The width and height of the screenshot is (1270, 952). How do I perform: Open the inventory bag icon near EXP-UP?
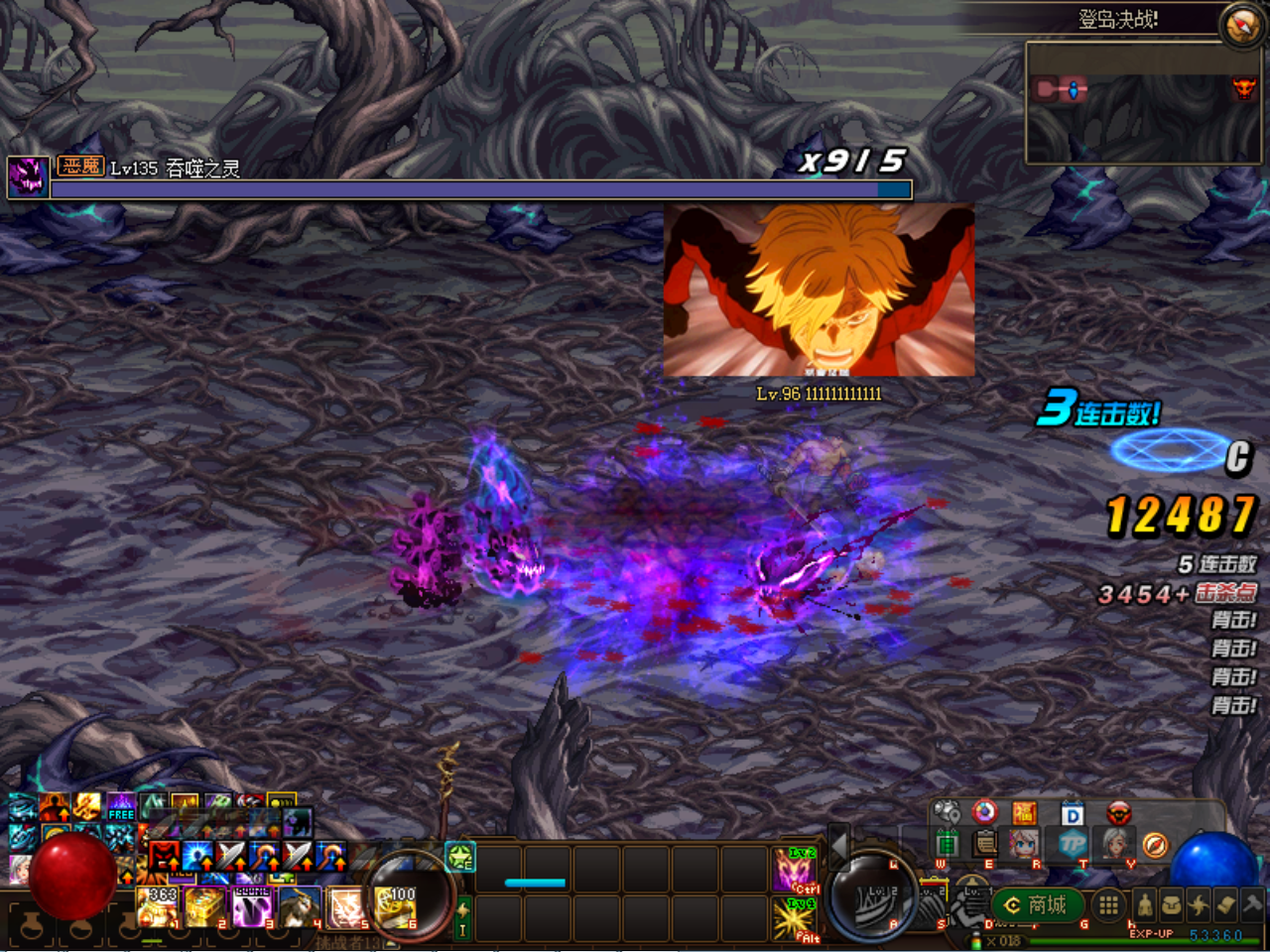tap(1173, 905)
